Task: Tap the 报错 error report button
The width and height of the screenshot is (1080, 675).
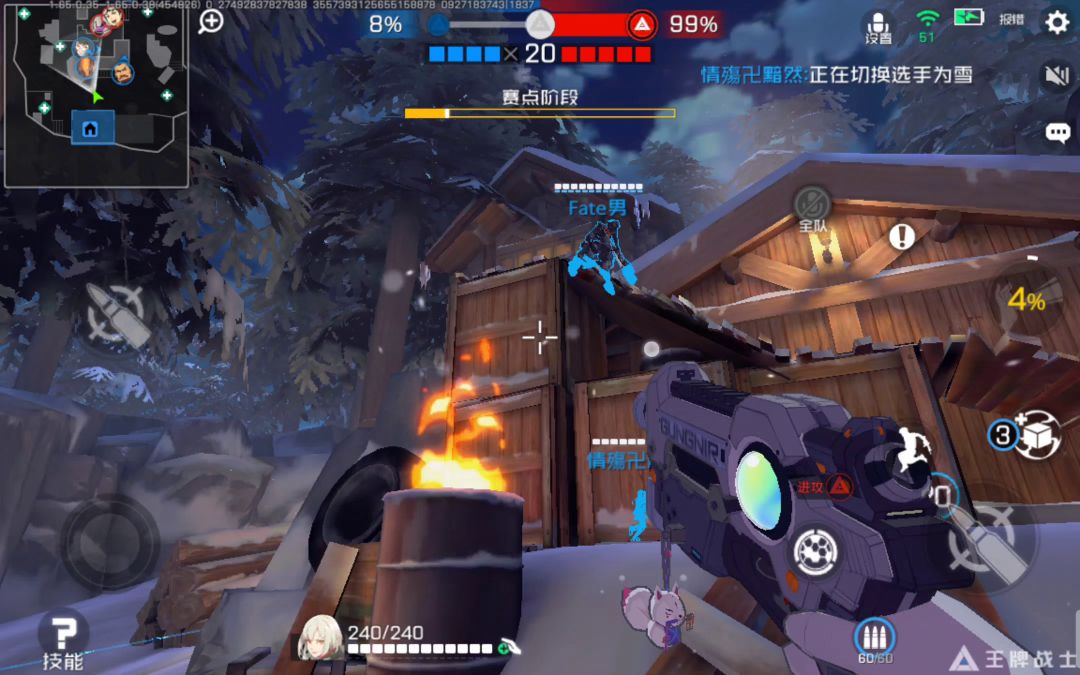Action: [x=1011, y=19]
